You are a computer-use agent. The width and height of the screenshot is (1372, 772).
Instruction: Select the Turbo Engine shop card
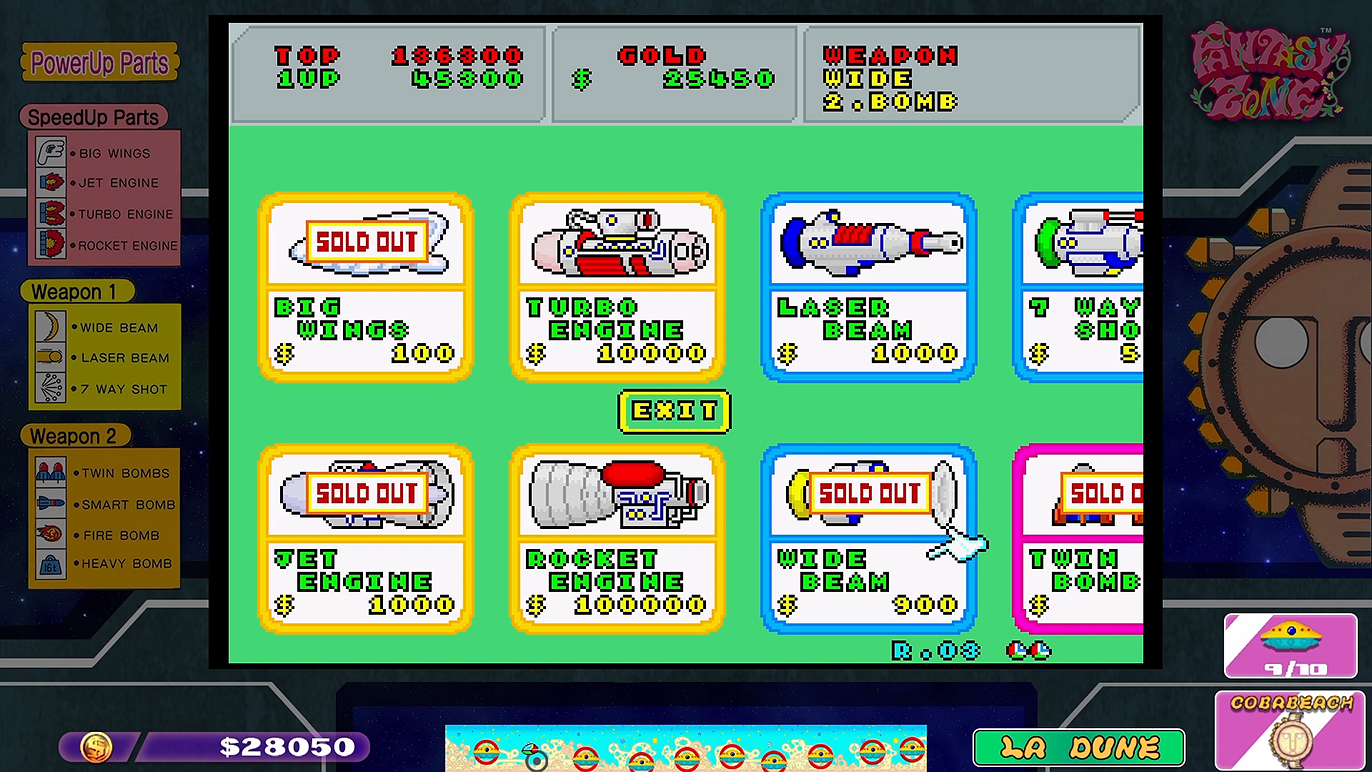click(617, 288)
